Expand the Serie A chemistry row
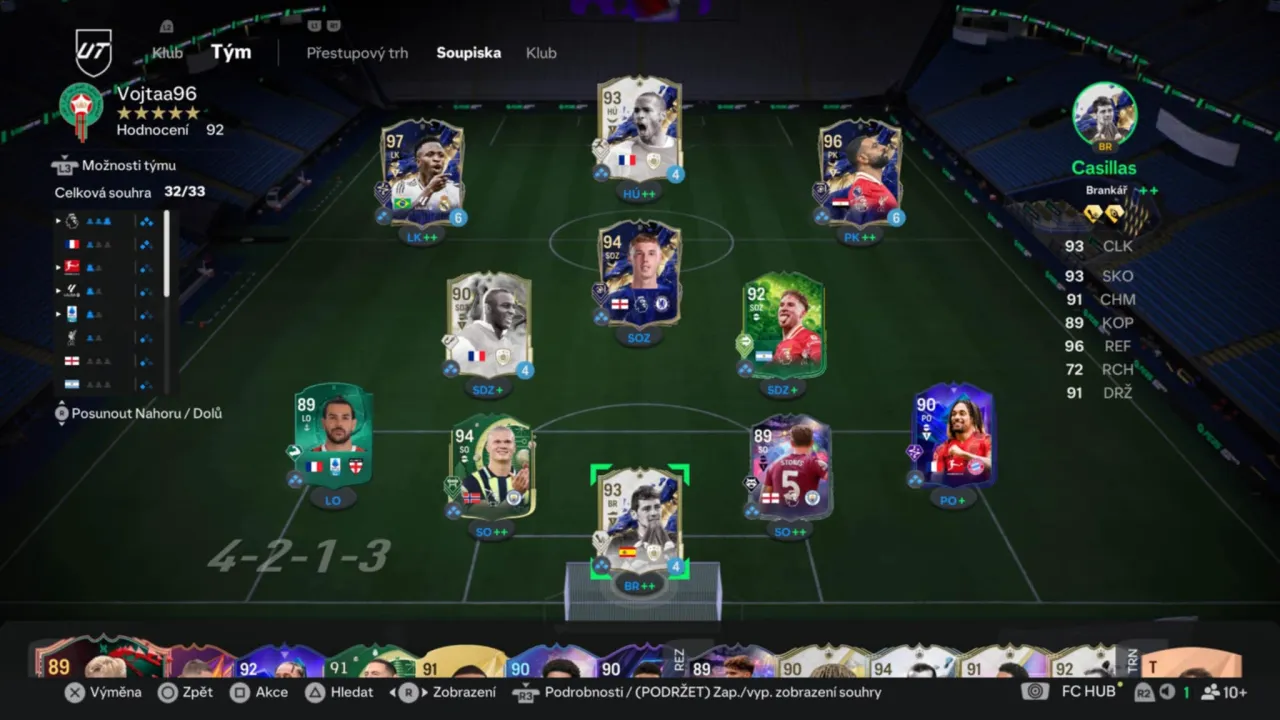1280x720 pixels. click(57, 313)
